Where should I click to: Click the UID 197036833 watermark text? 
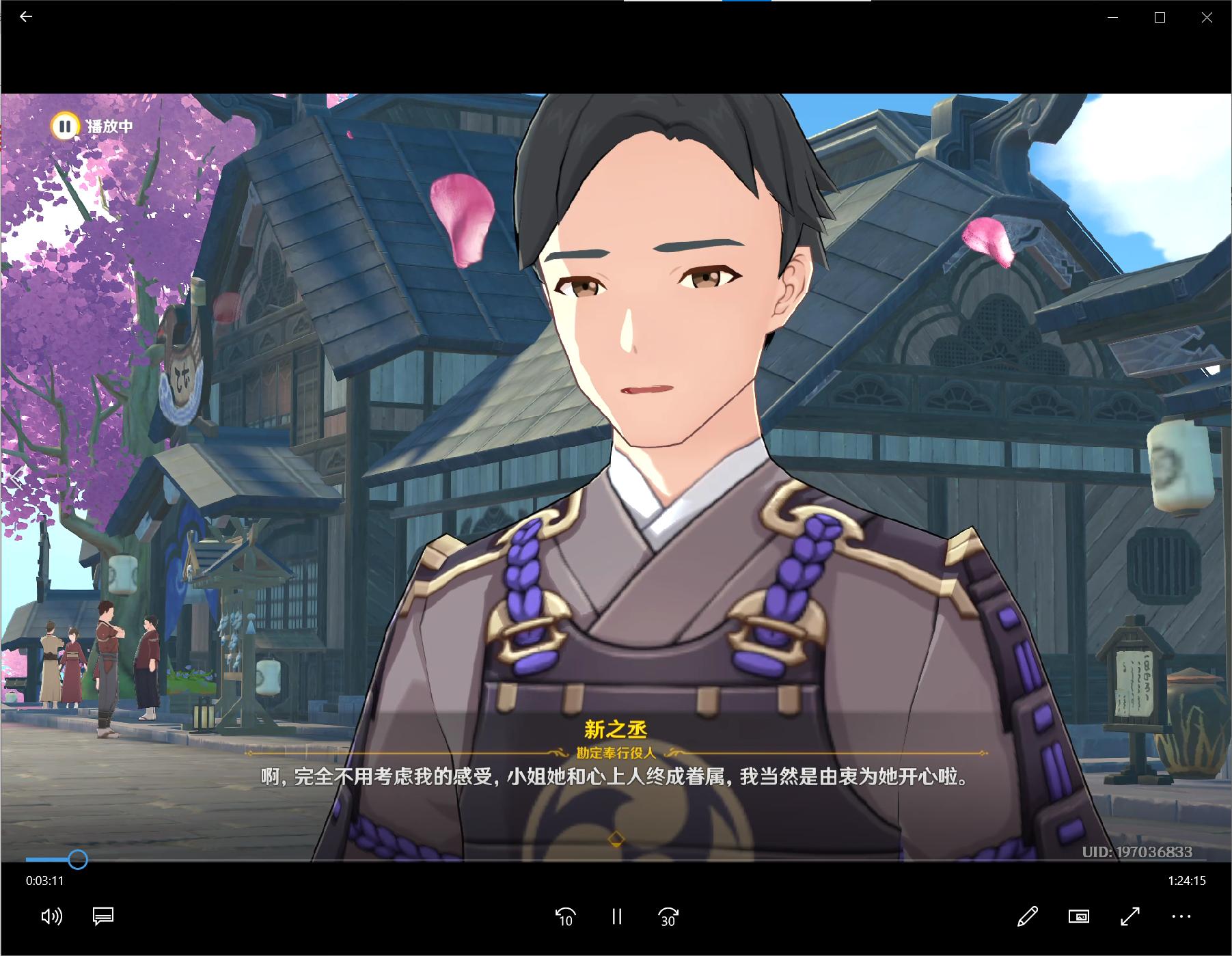(1137, 852)
